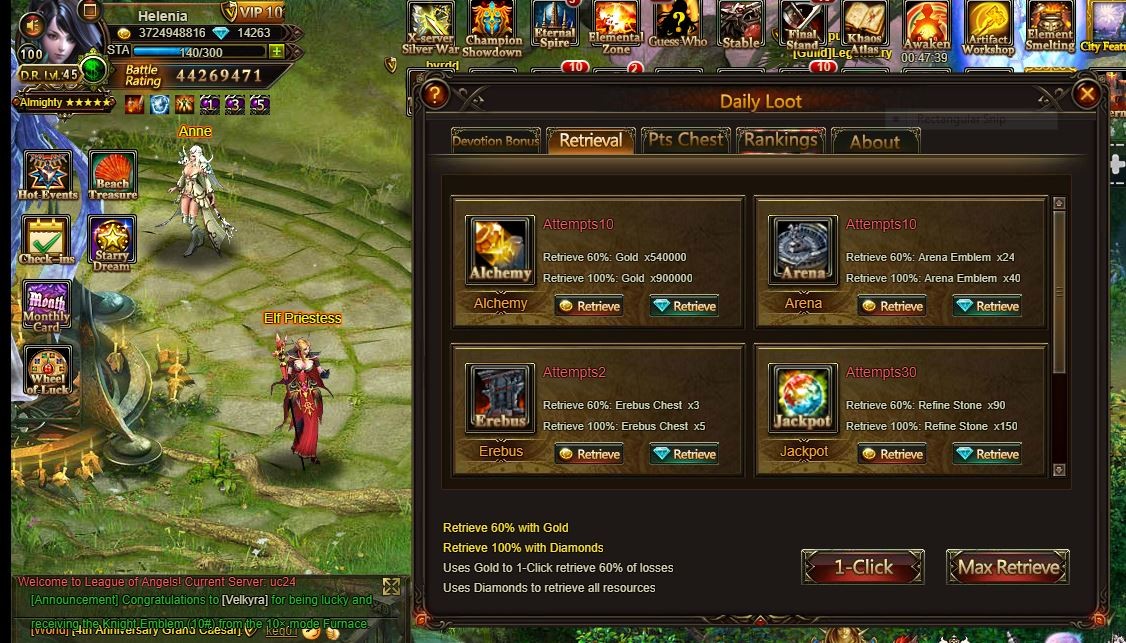The height and width of the screenshot is (643, 1126).
Task: Open the Hot Events icon
Action: pos(48,175)
